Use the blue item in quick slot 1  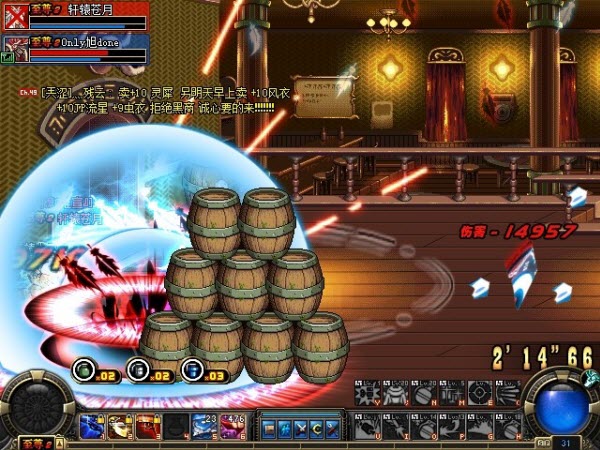point(92,428)
